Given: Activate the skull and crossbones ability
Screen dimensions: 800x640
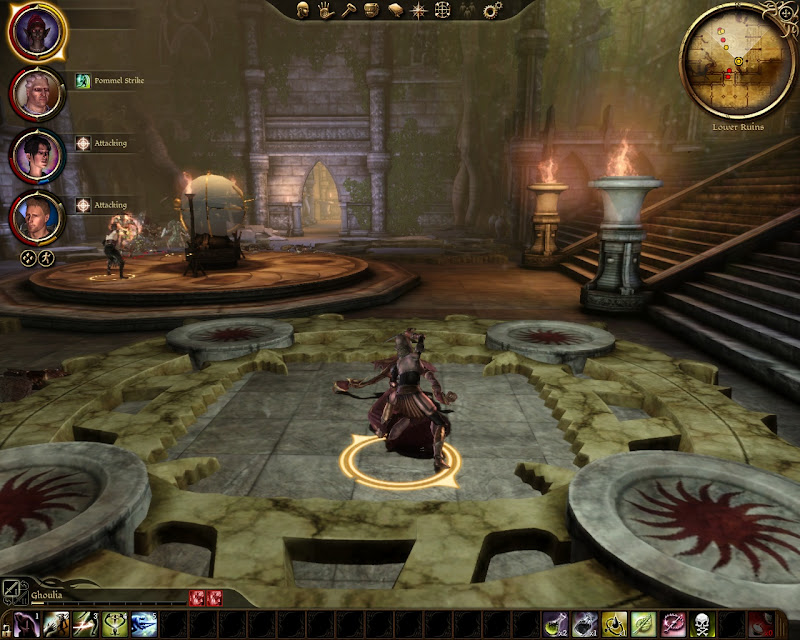Looking at the screenshot, I should tap(702, 625).
